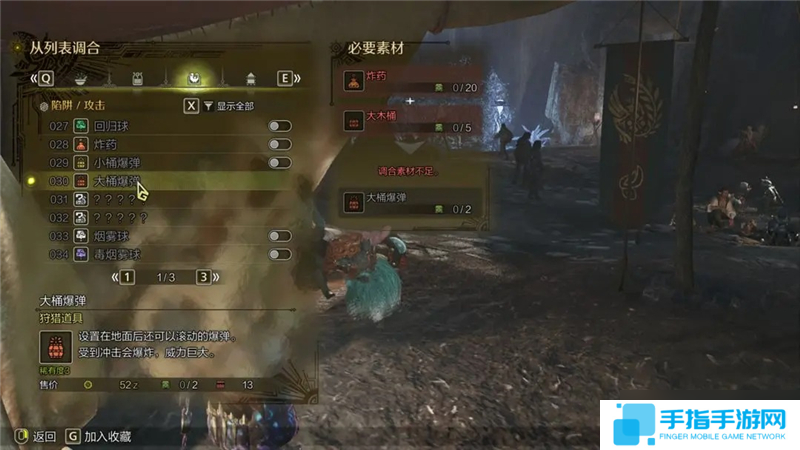
Task: Switch to the mortar bowl category tab
Action: click(80, 78)
